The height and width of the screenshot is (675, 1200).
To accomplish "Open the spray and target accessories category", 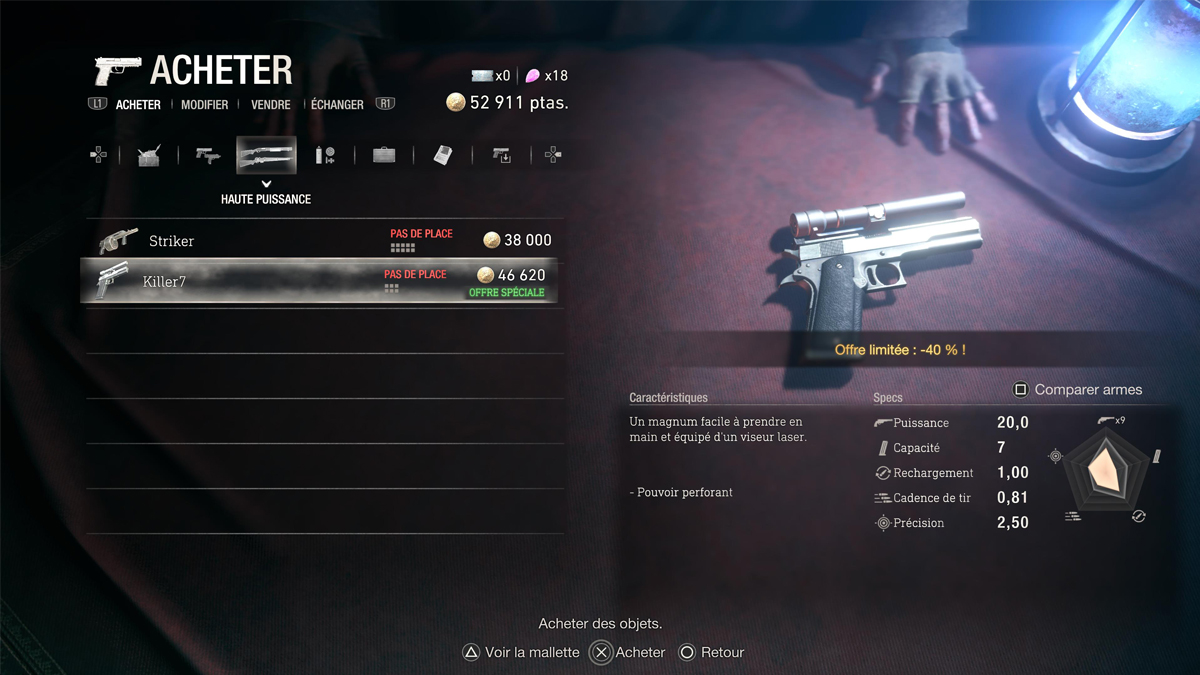I will pos(325,155).
